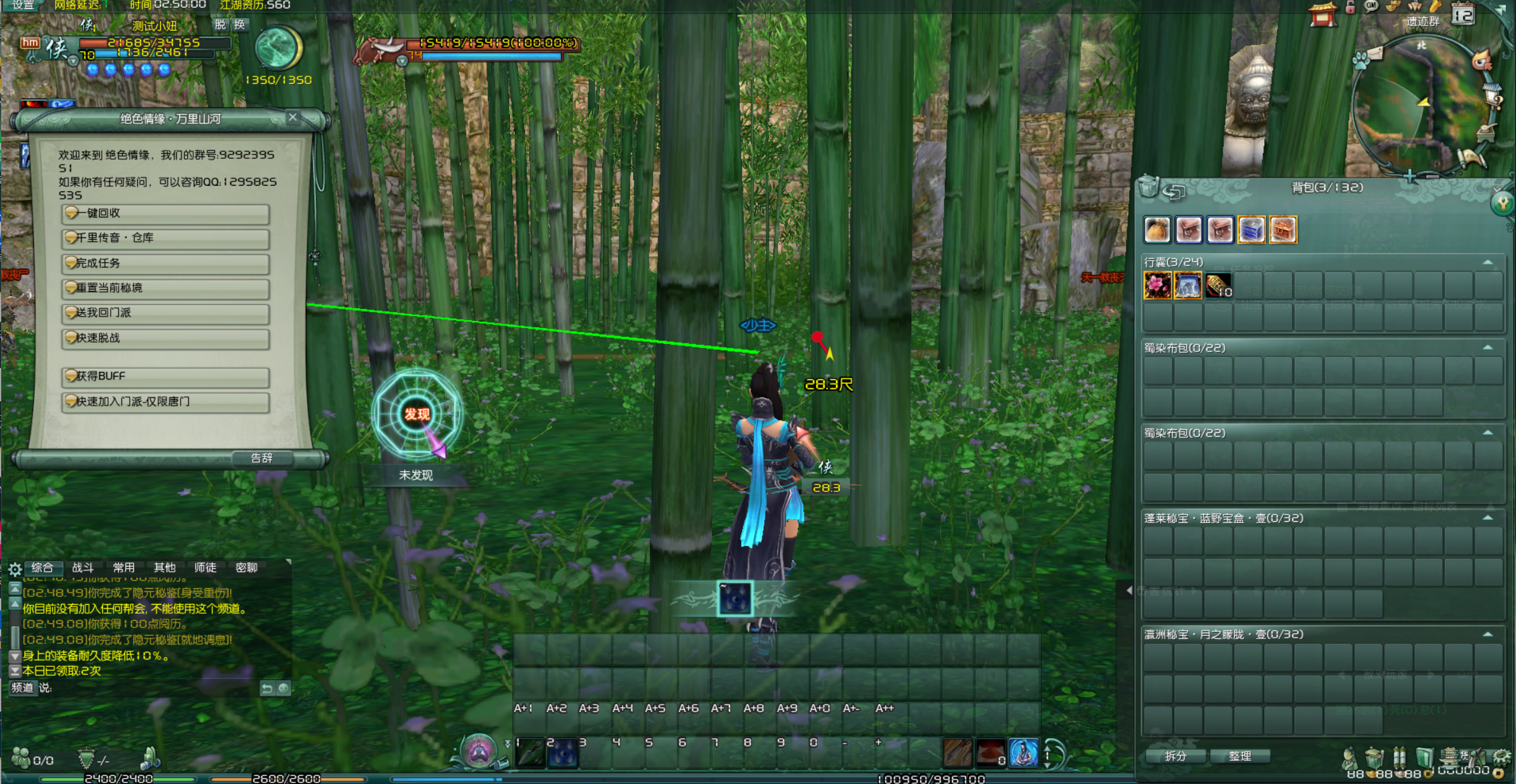This screenshot has height=784, width=1516.
Task: Select 重置当前秘境 option
Action: [x=165, y=288]
